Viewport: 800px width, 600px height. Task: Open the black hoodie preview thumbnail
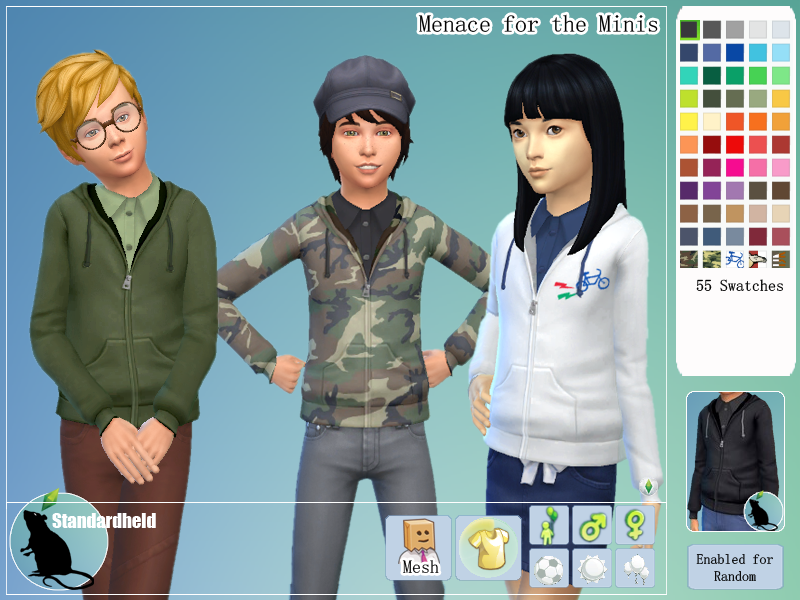pyautogui.click(x=735, y=461)
